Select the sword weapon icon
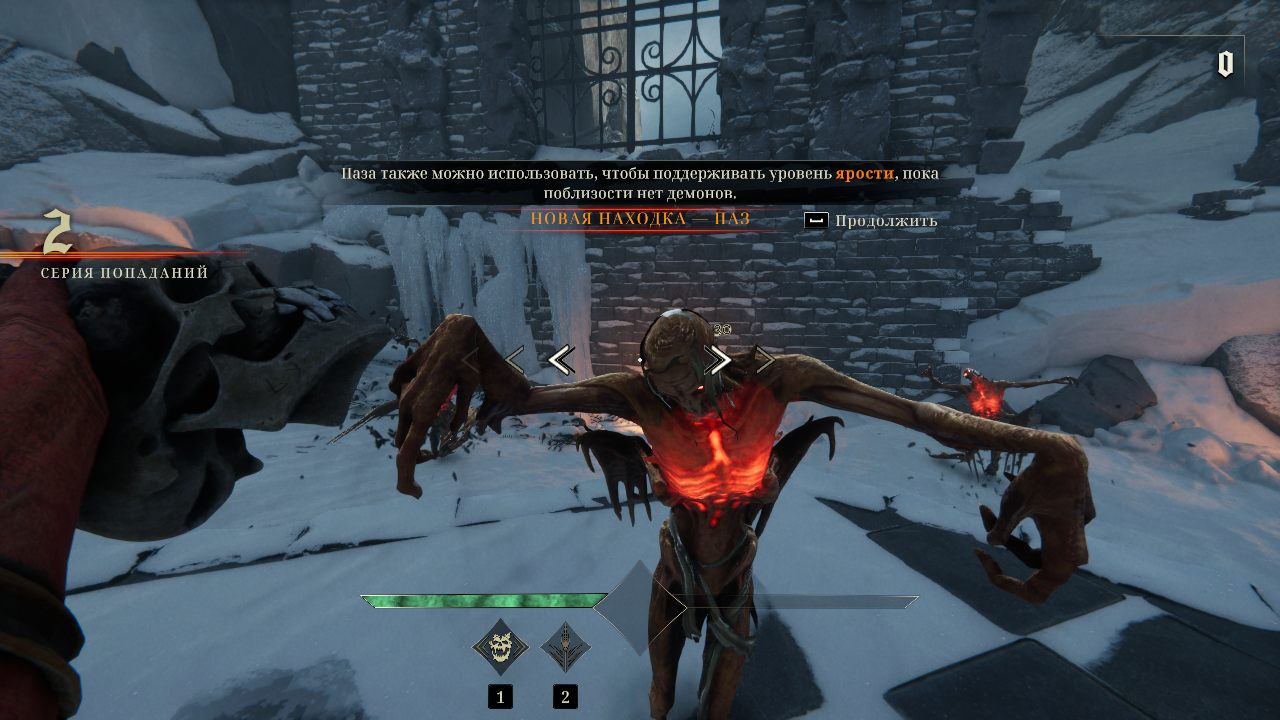The height and width of the screenshot is (720, 1280). (x=565, y=648)
